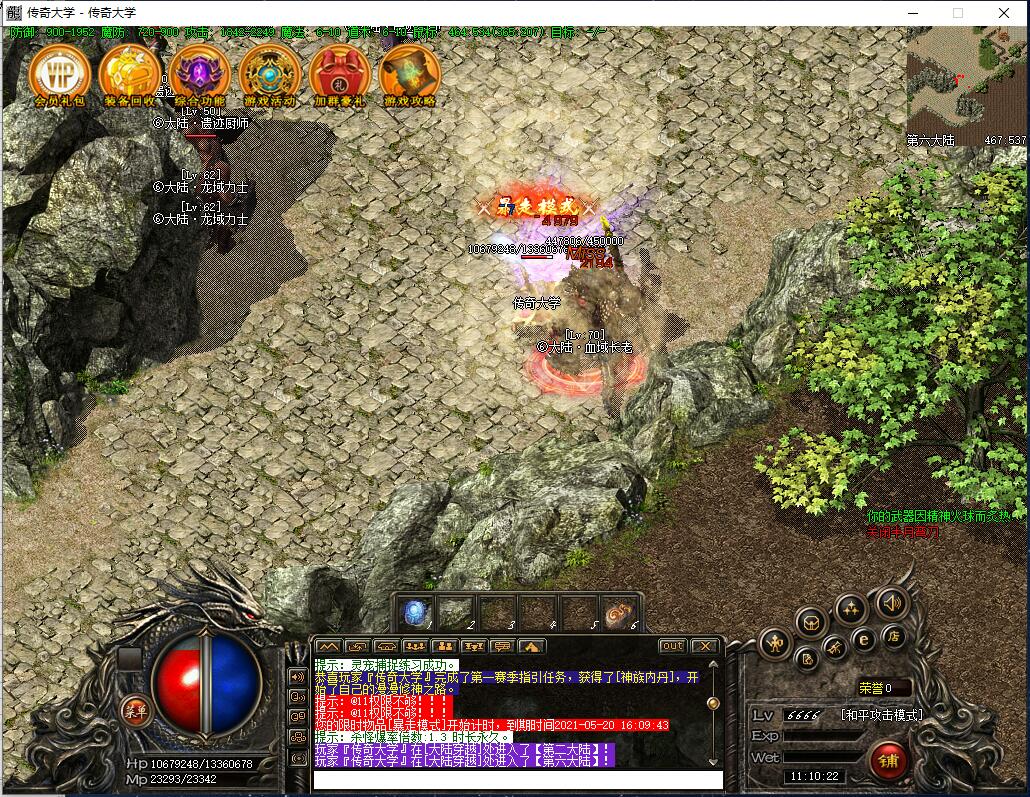The height and width of the screenshot is (797, 1030).
Task: Open the 游戏攻略 guide scroll
Action: [410, 72]
